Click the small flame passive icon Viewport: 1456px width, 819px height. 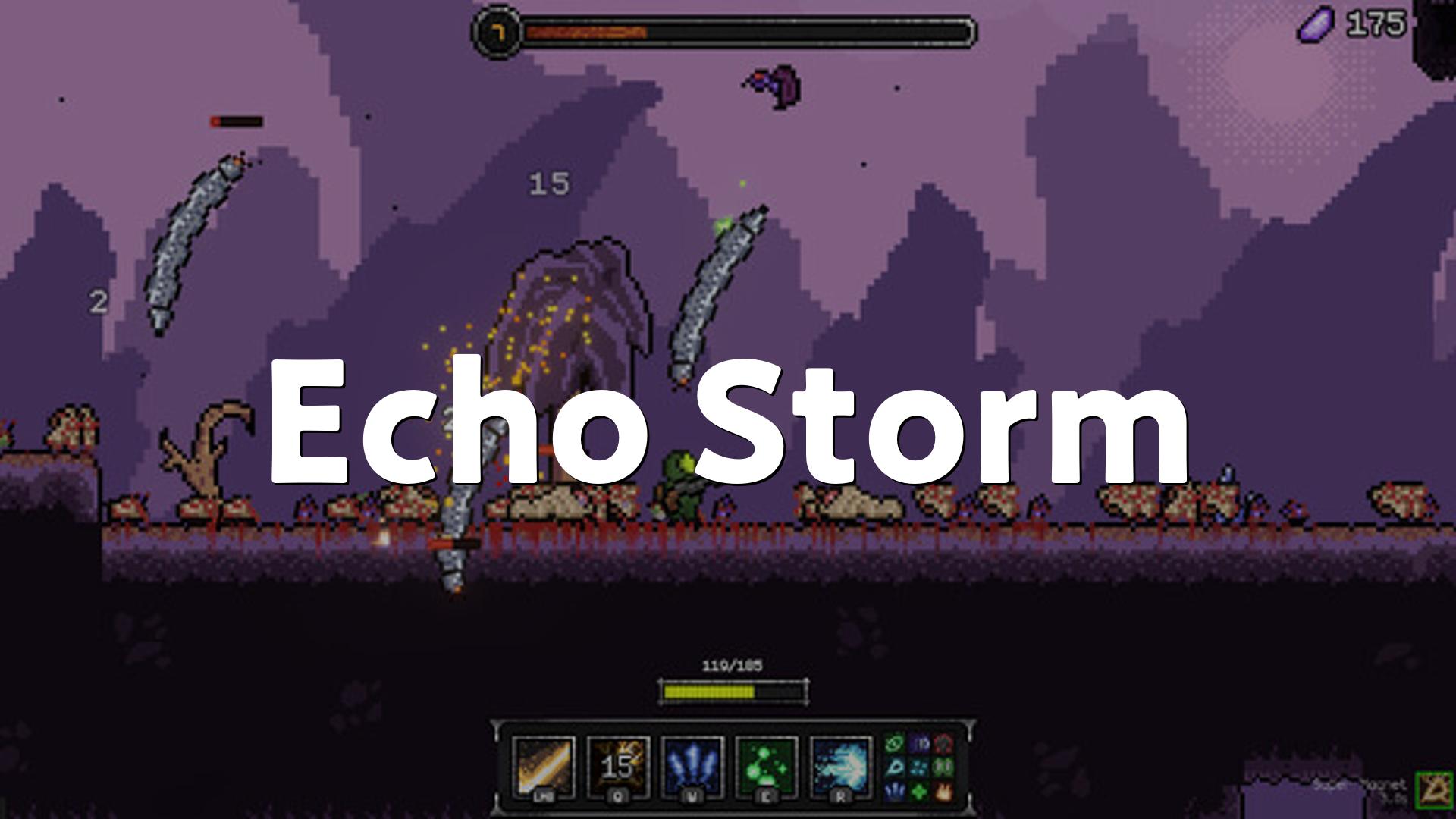[943, 792]
